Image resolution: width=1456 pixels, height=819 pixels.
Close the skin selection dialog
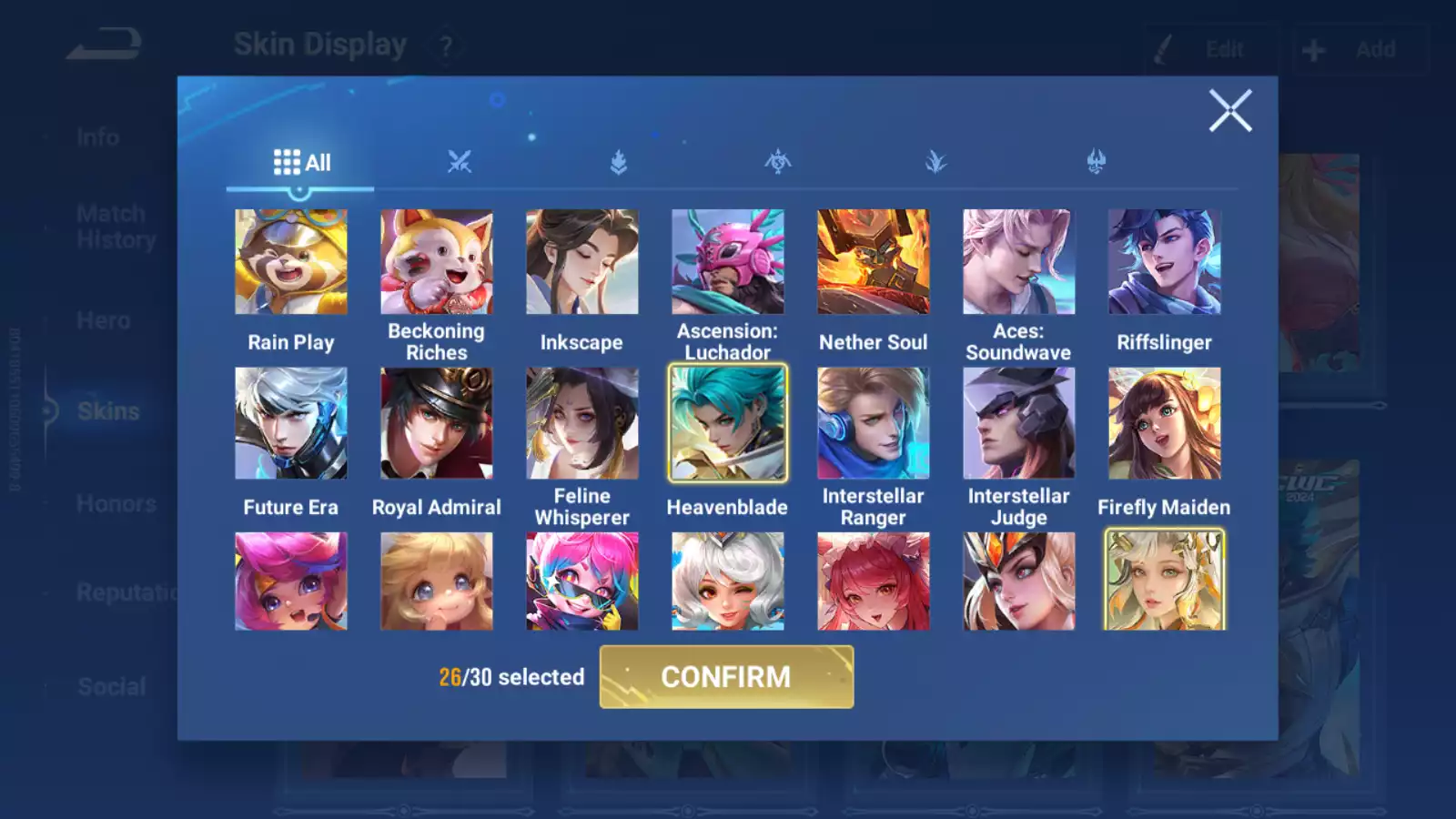(1230, 111)
